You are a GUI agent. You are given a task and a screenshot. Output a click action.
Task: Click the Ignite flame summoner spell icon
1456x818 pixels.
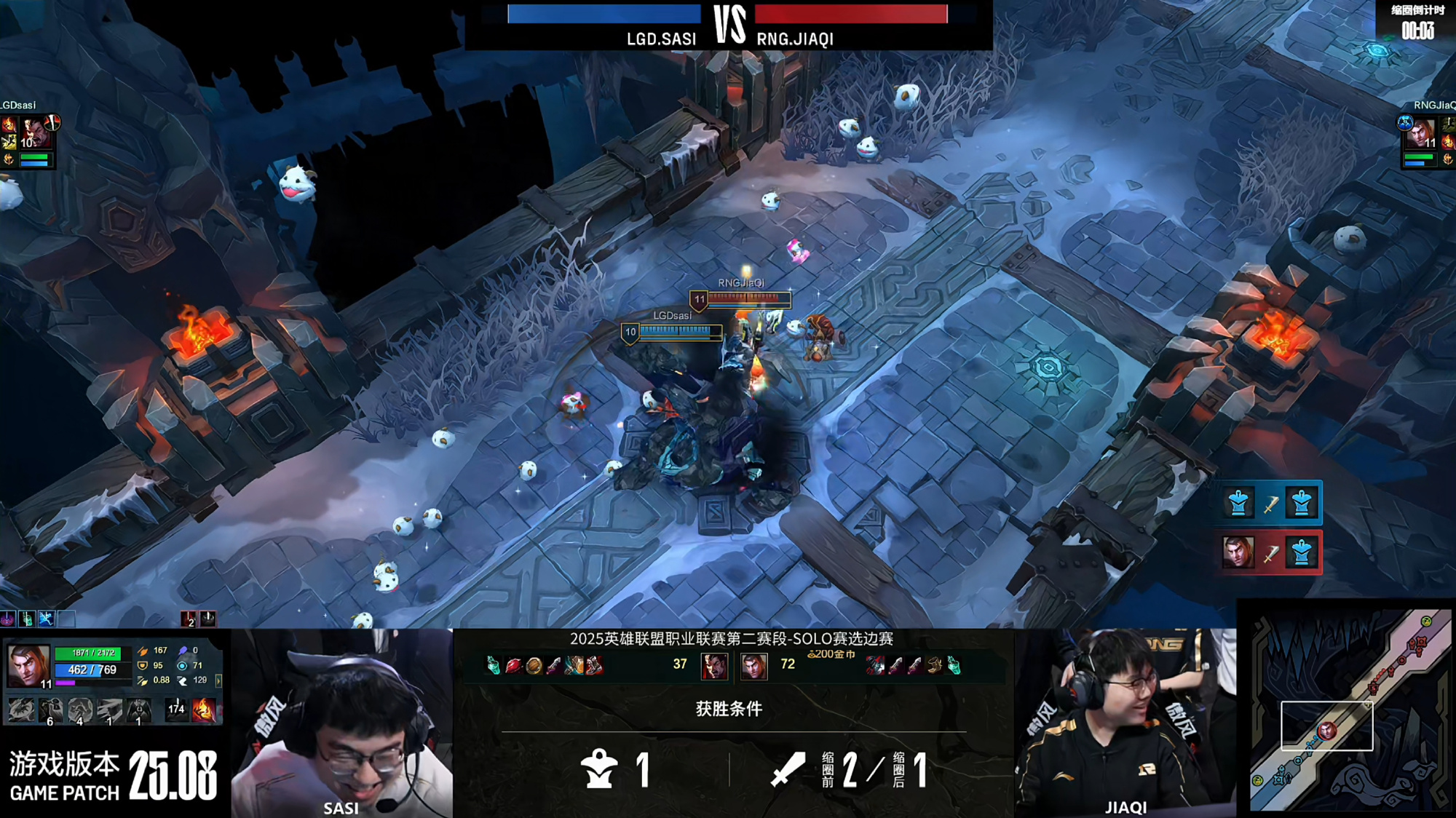tap(204, 710)
